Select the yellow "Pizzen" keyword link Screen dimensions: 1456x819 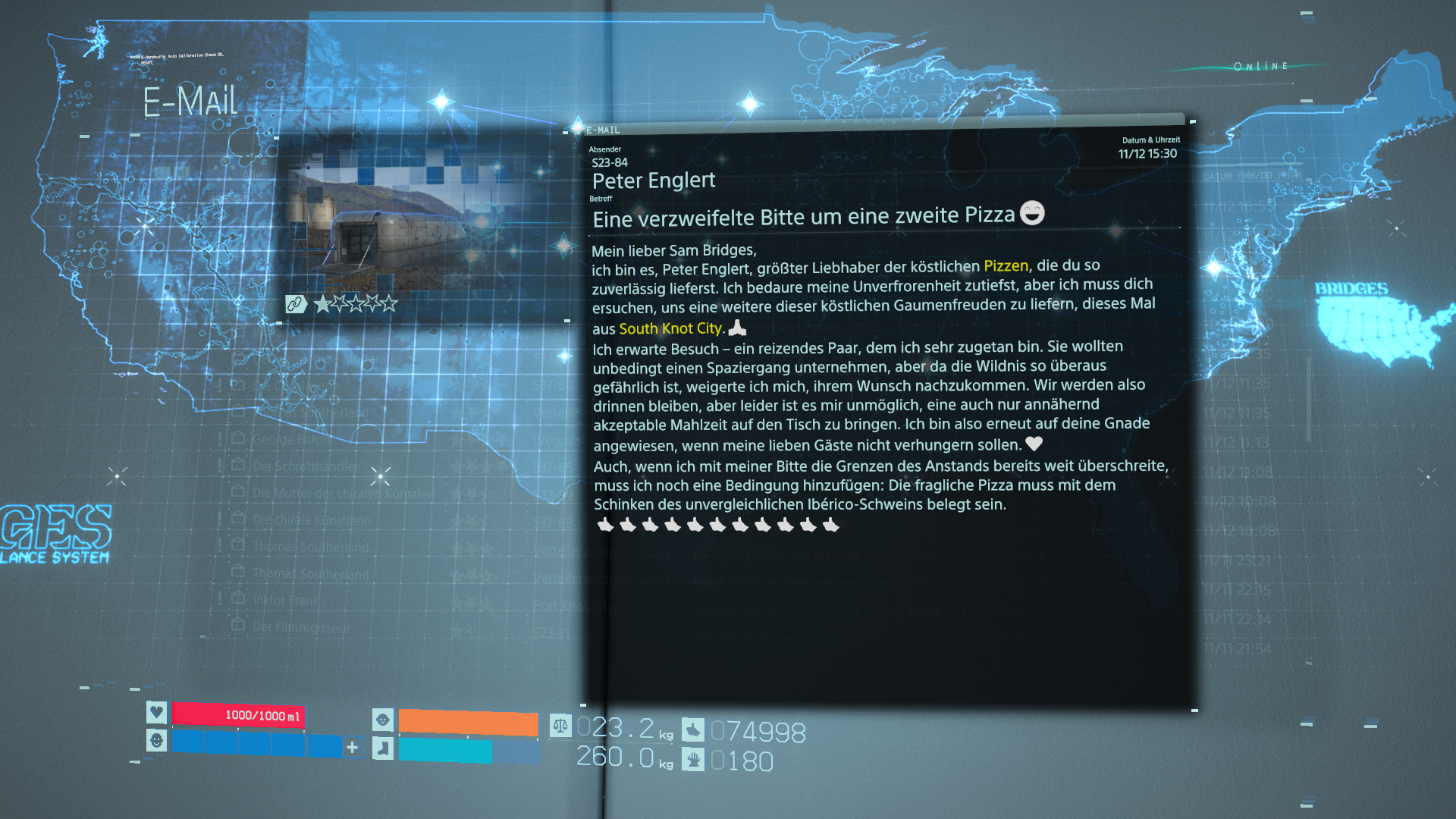(1006, 266)
